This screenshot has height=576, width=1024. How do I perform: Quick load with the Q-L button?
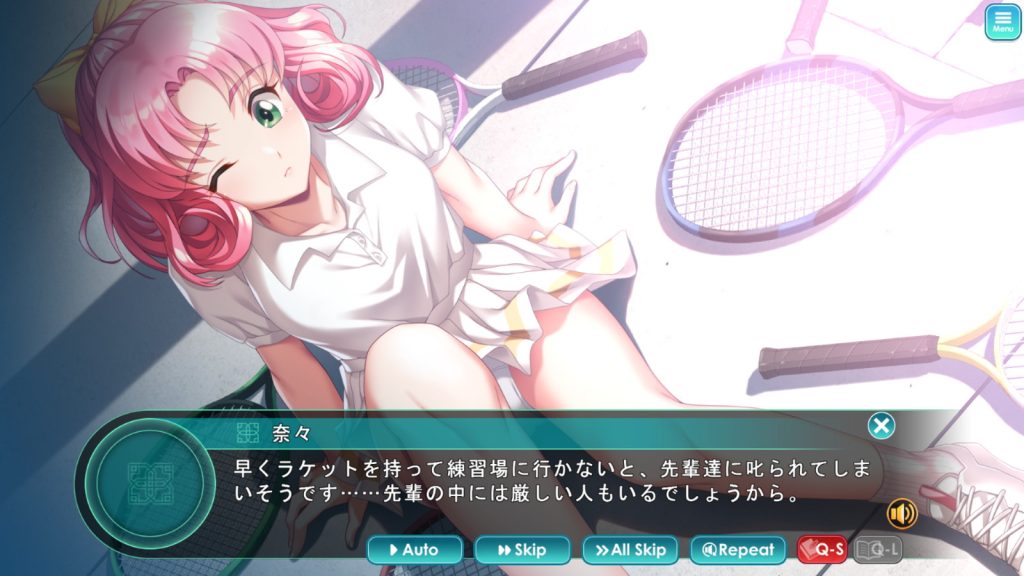[878, 550]
